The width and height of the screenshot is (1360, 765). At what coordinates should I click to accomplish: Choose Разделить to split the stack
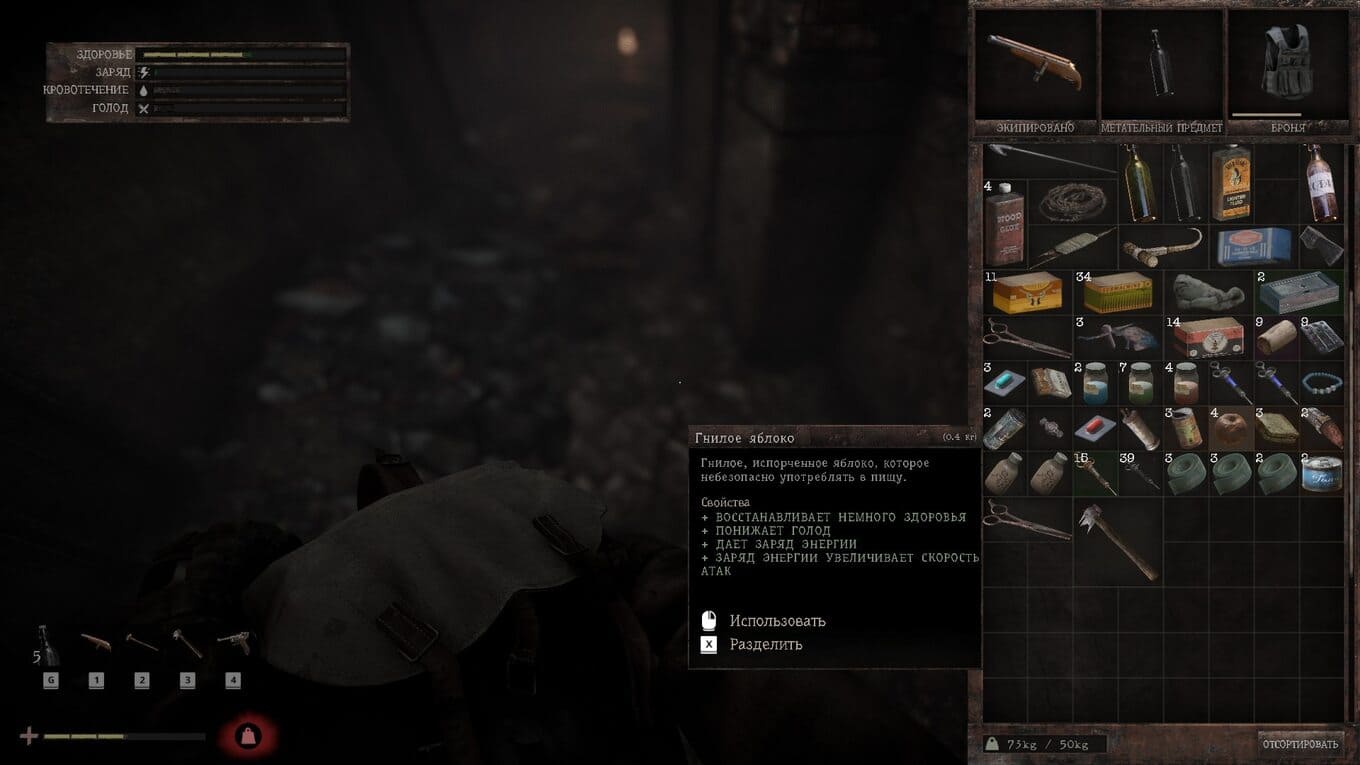[x=765, y=645]
